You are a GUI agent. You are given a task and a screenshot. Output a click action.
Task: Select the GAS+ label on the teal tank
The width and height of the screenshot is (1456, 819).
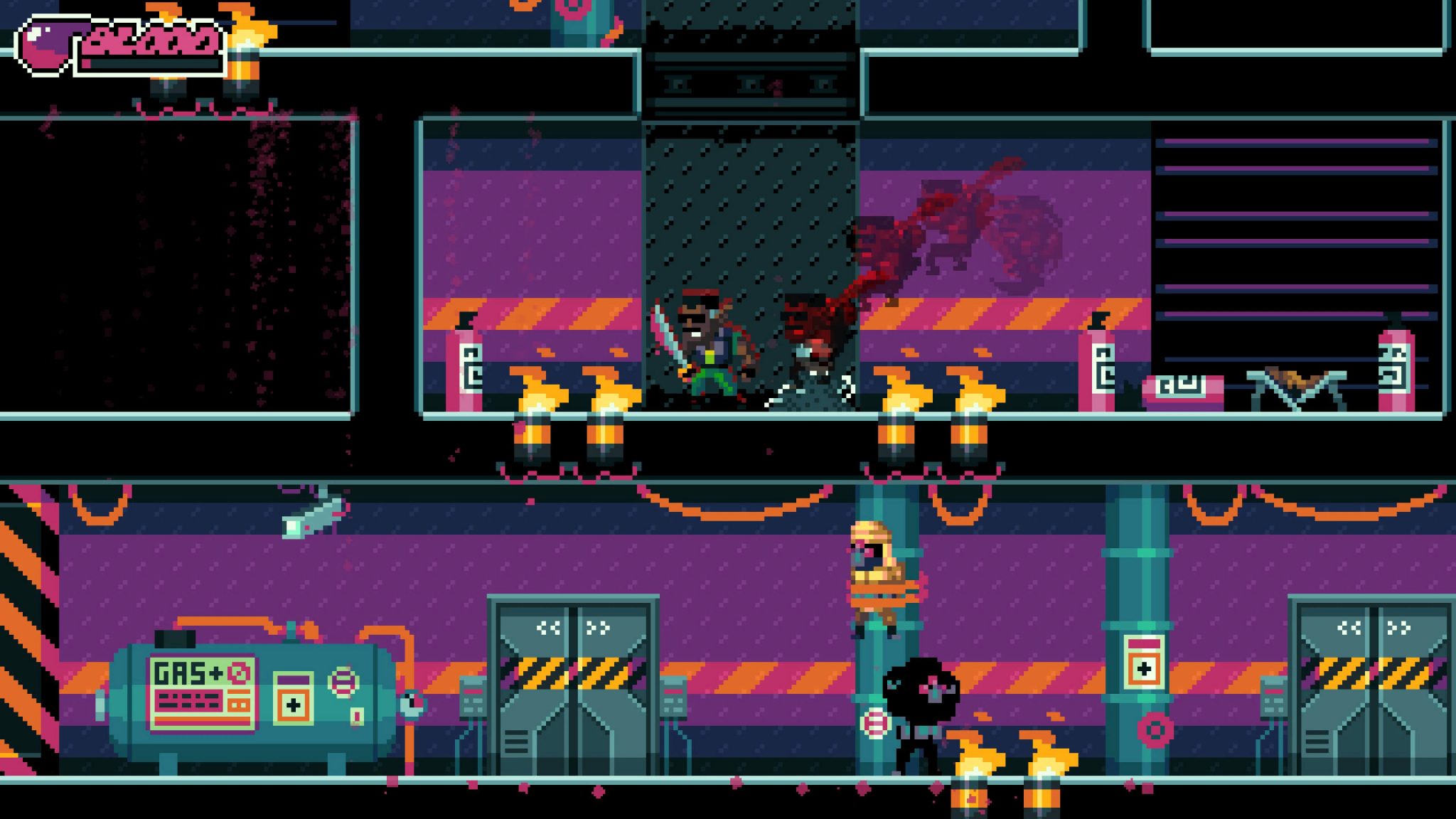click(x=181, y=673)
